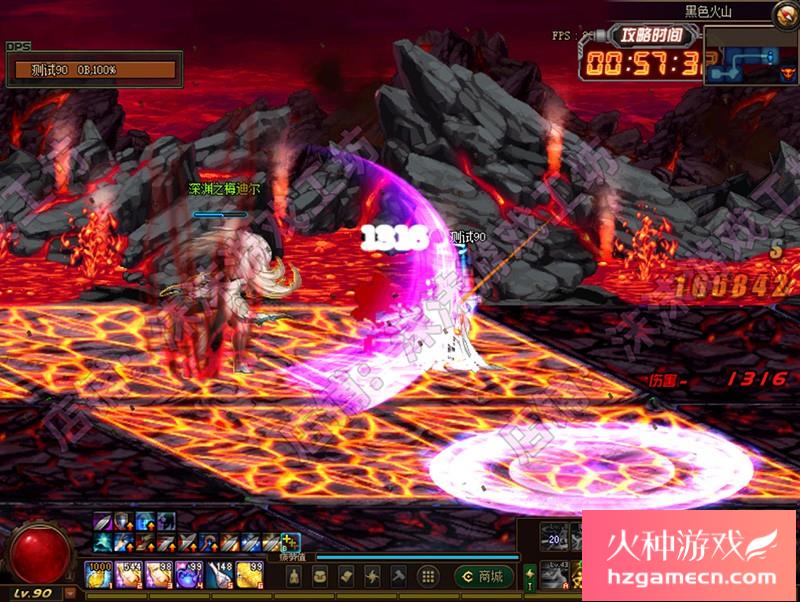Use the purple potion in quick slot 4

(190, 575)
